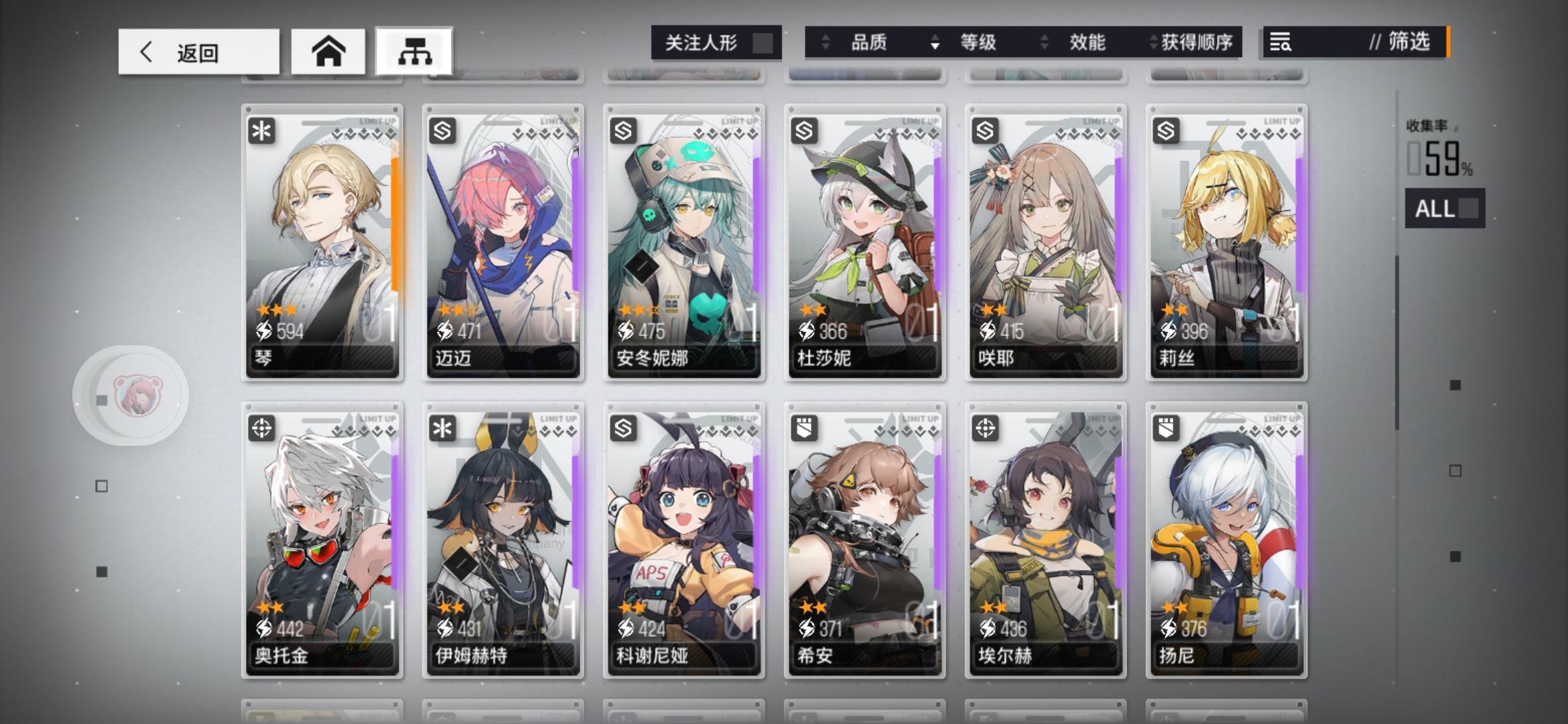Click the asterisk class icon on 琴's card
Viewport: 1568px width, 724px height.
tap(261, 131)
